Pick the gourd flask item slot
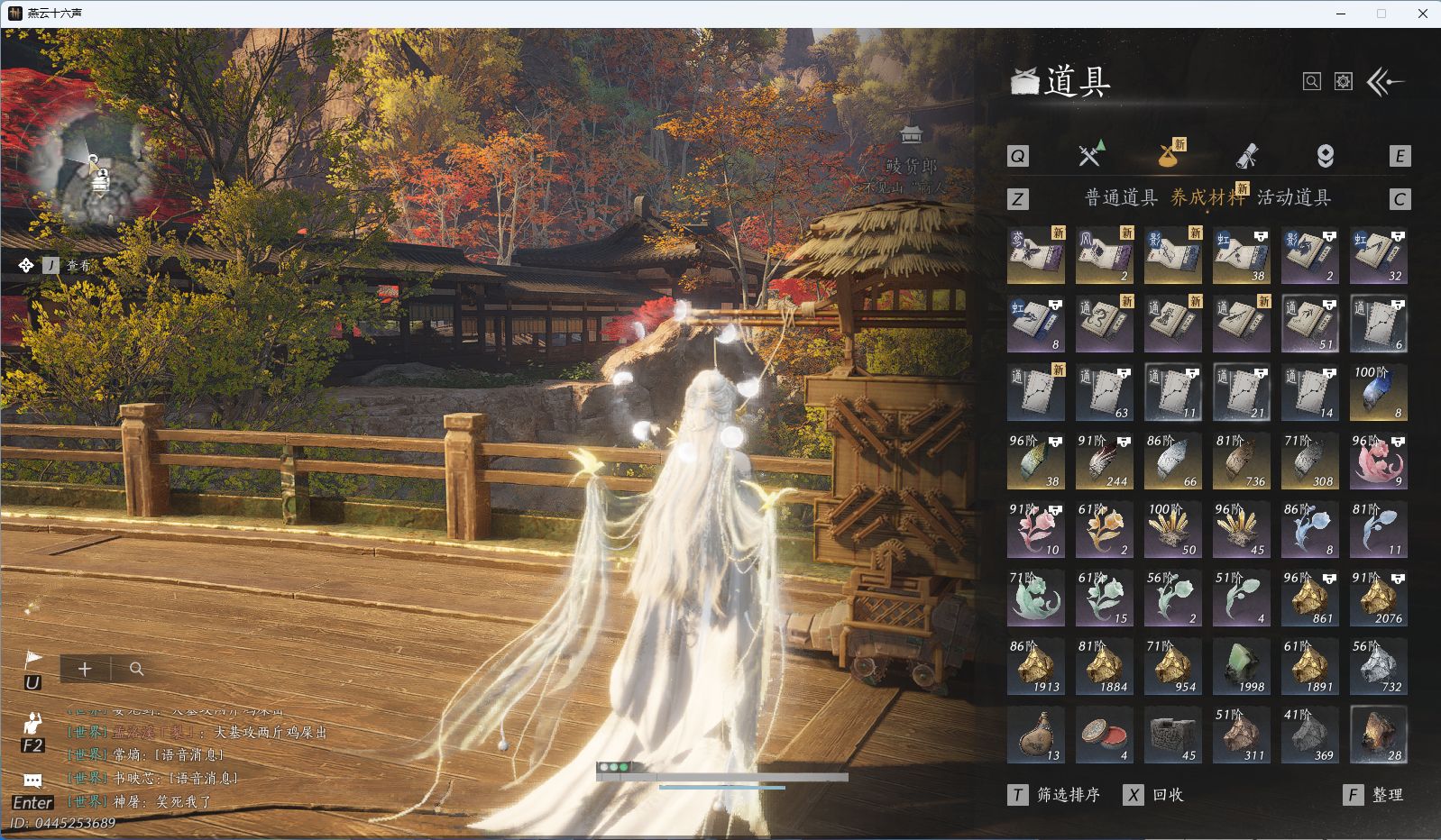 1036,735
